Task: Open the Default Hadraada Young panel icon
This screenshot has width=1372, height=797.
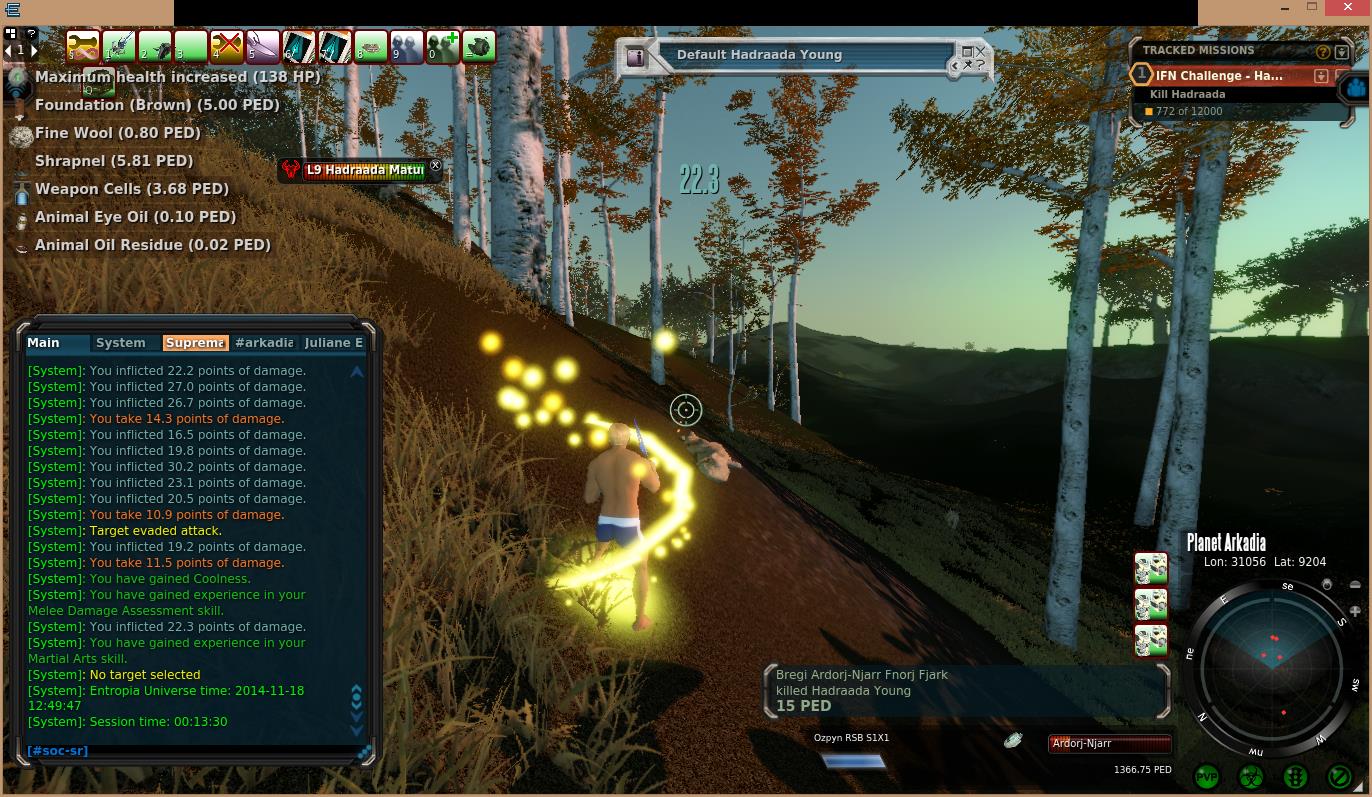Action: point(636,56)
